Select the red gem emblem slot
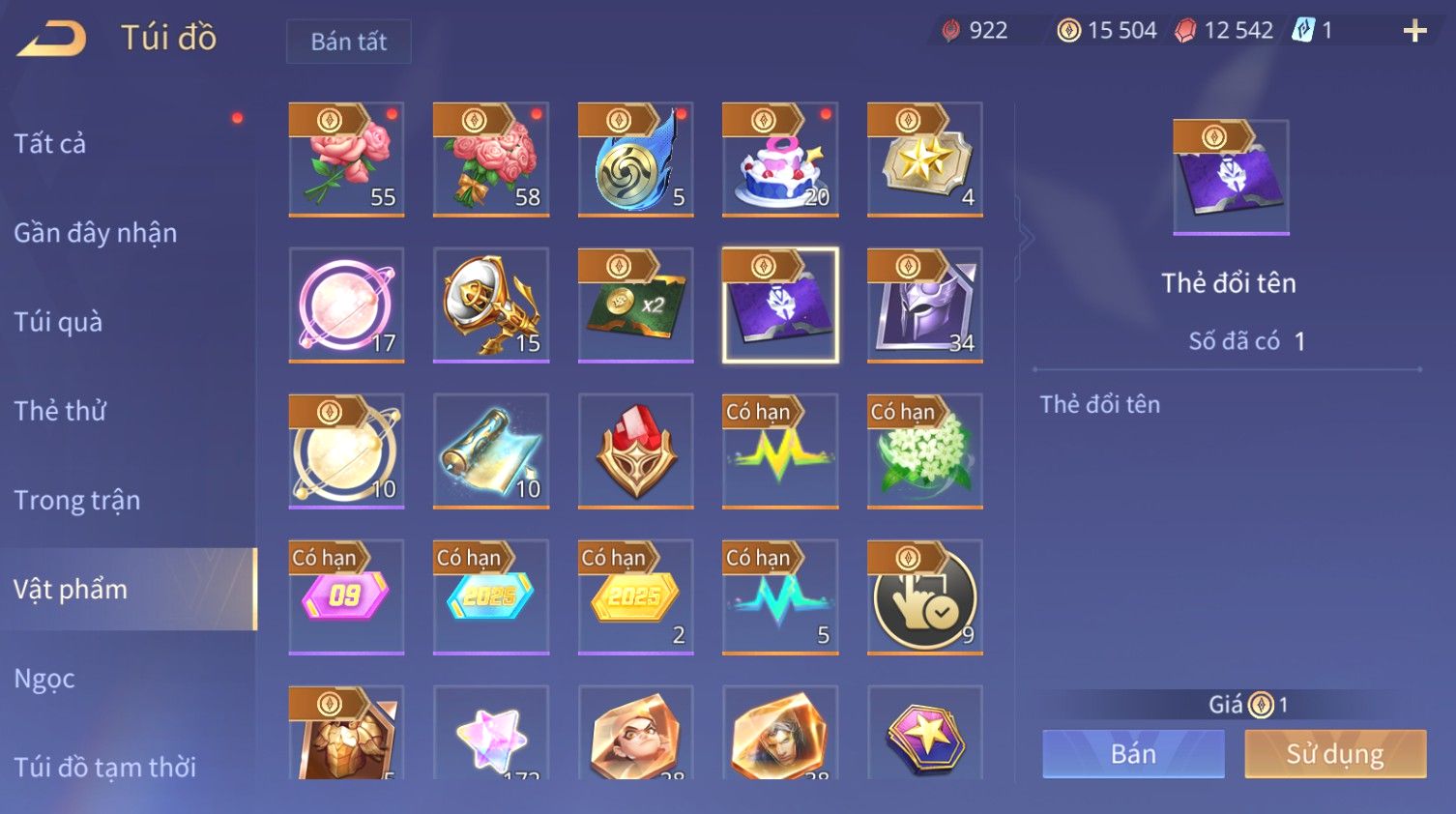1456x814 pixels. tap(635, 451)
